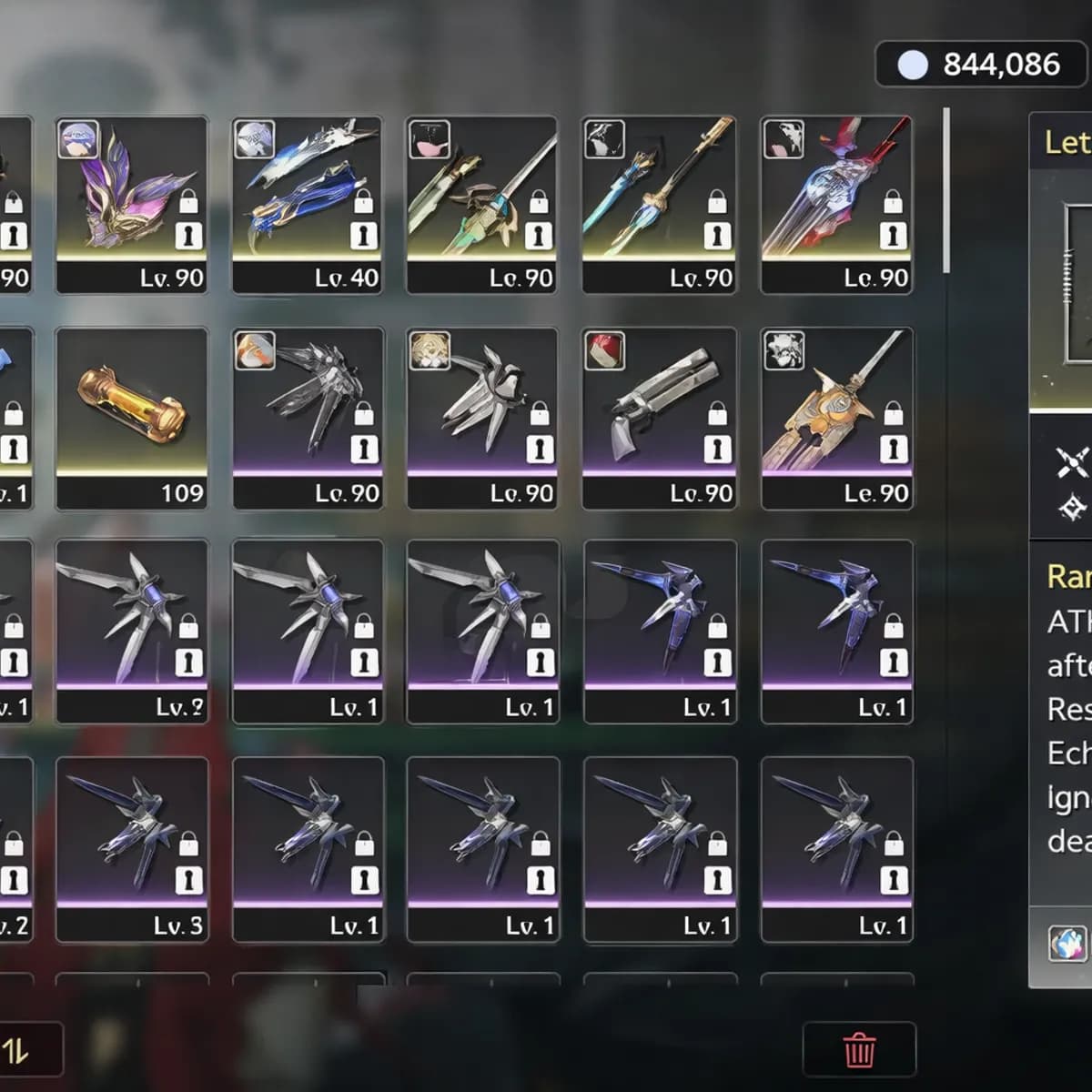Choose the golden broadblade at Lv. 90
Viewport: 1092px width, 1092px height.
pyautogui.click(x=836, y=419)
